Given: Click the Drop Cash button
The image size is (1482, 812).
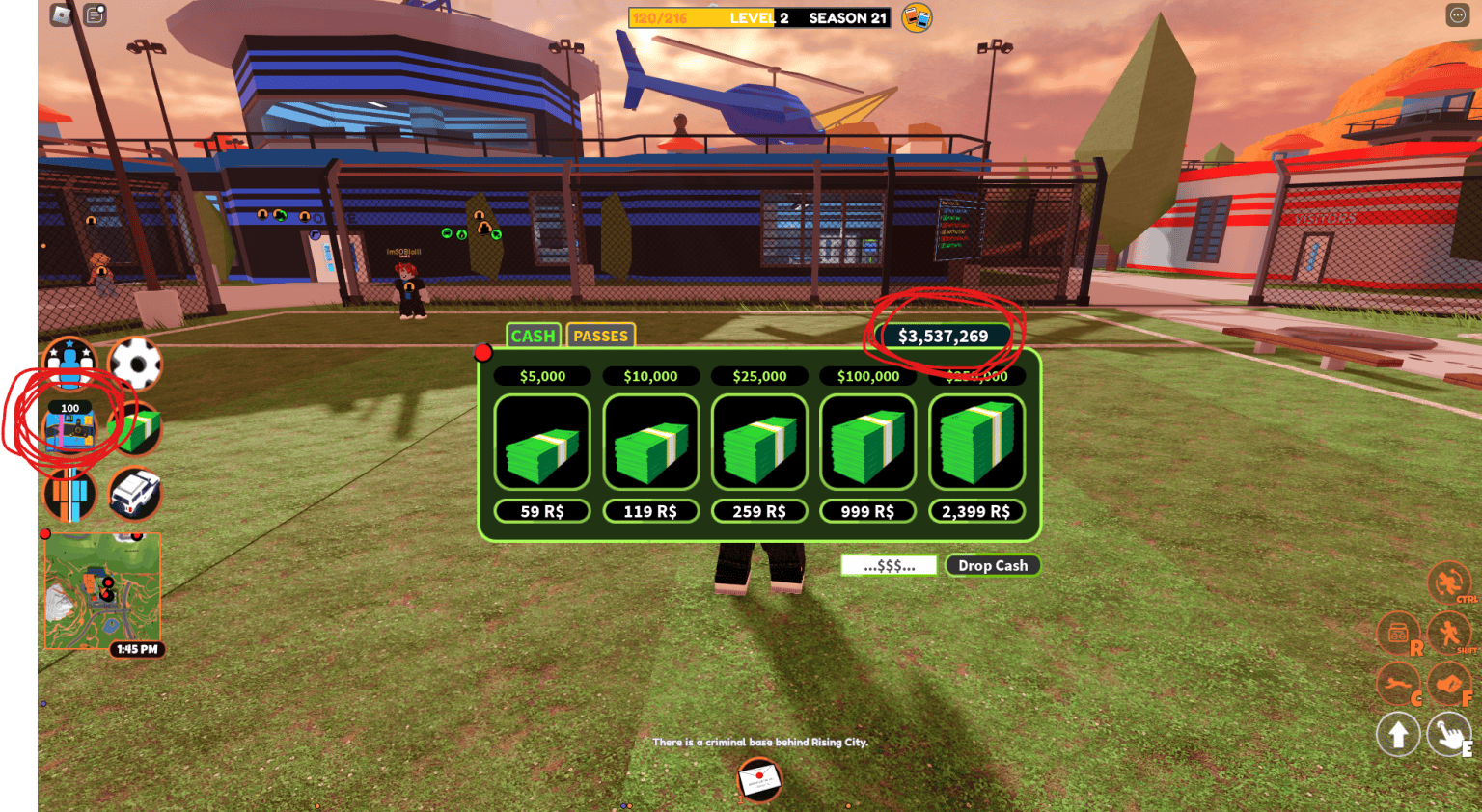Looking at the screenshot, I should 993,564.
